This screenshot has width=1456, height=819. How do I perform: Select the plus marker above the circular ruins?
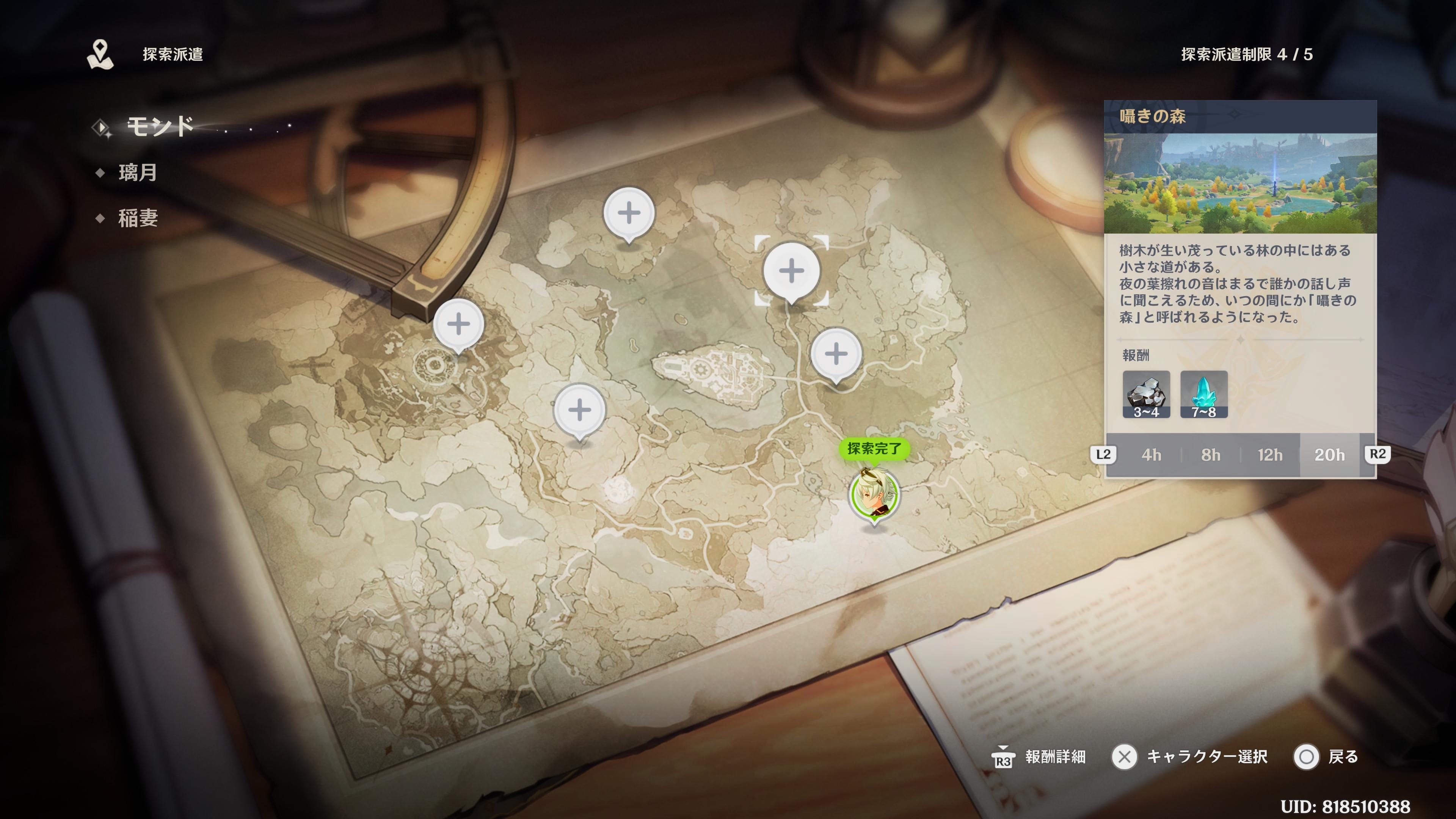tap(458, 324)
